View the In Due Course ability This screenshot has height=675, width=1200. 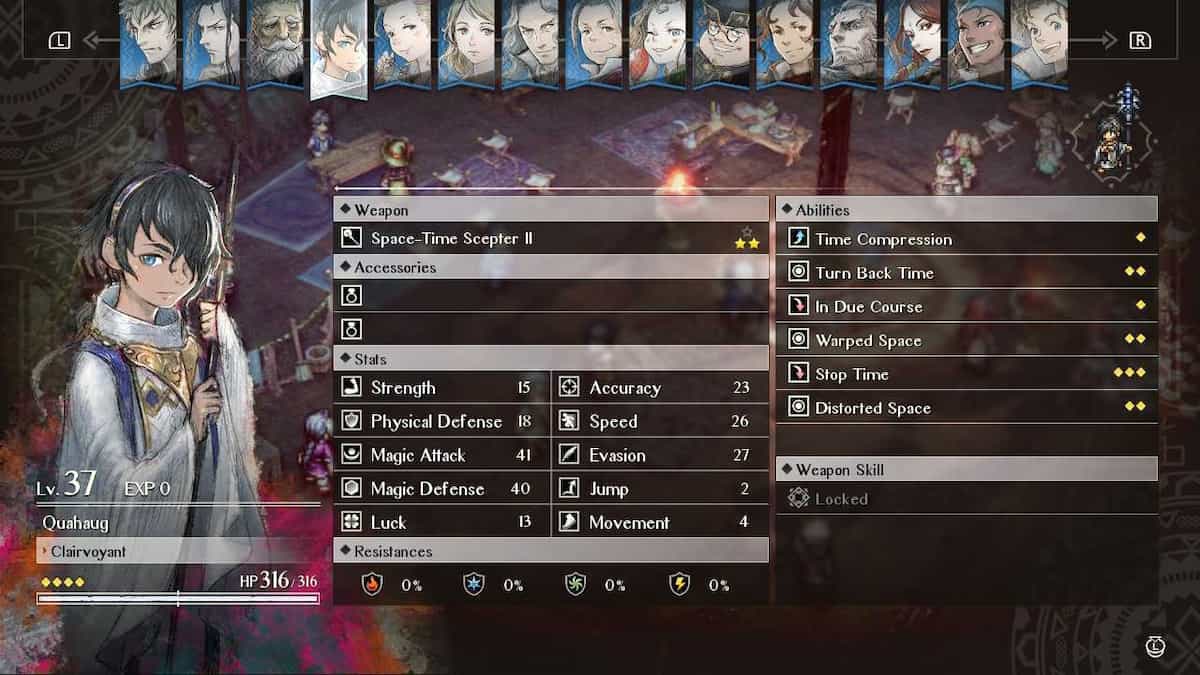click(x=966, y=307)
